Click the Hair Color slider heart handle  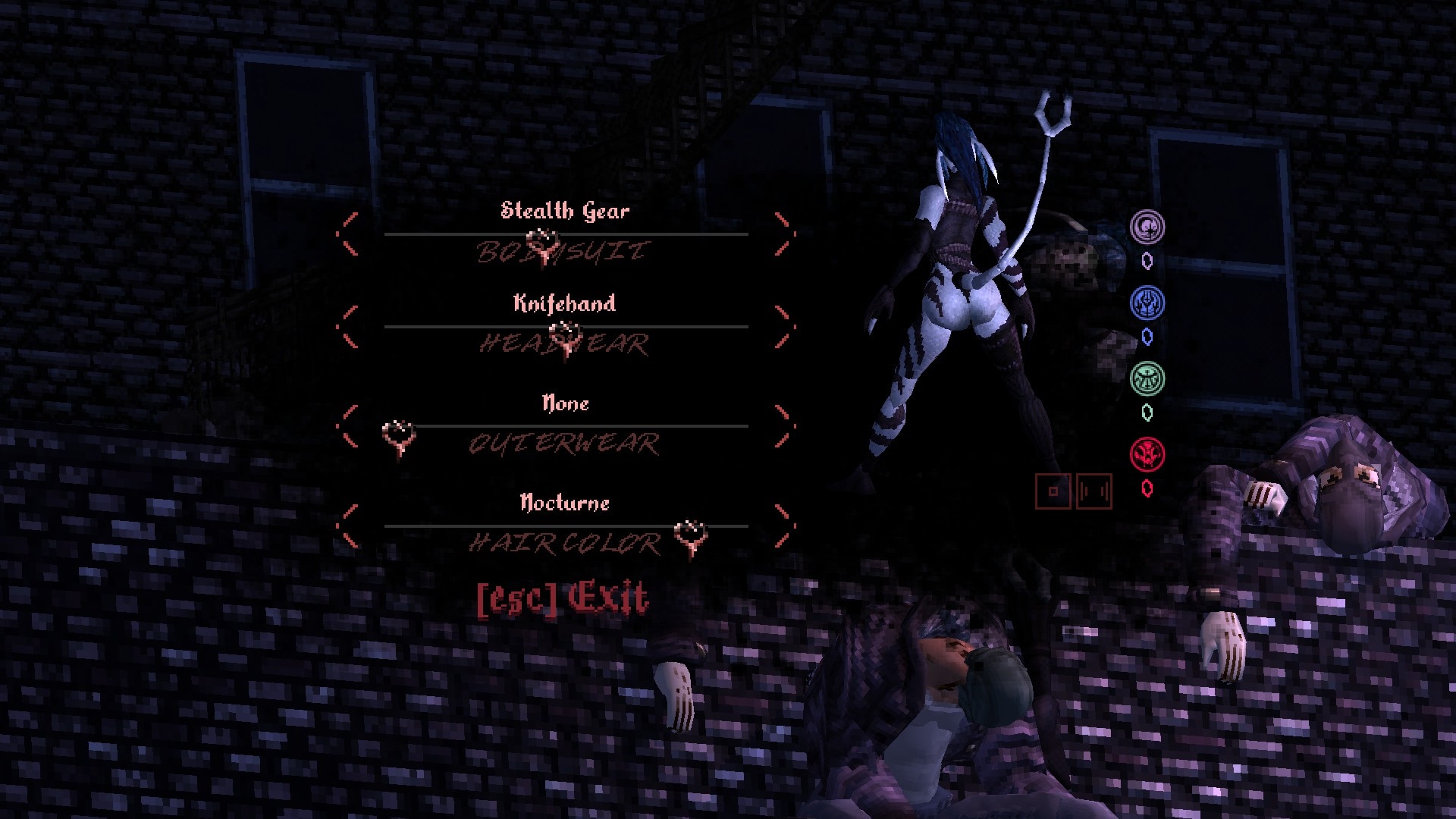point(690,535)
